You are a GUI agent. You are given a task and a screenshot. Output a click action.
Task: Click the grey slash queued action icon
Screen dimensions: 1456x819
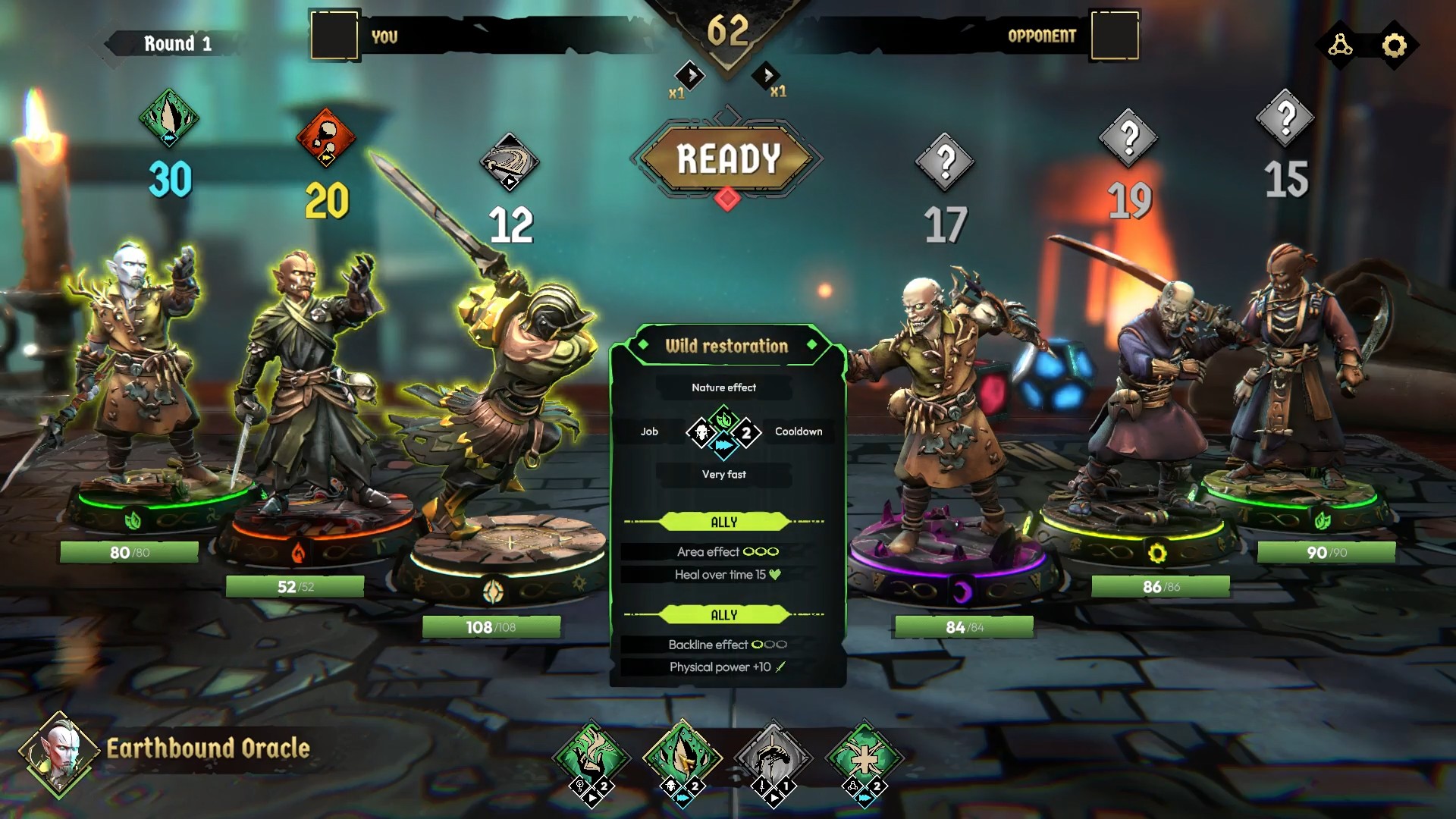click(x=510, y=162)
